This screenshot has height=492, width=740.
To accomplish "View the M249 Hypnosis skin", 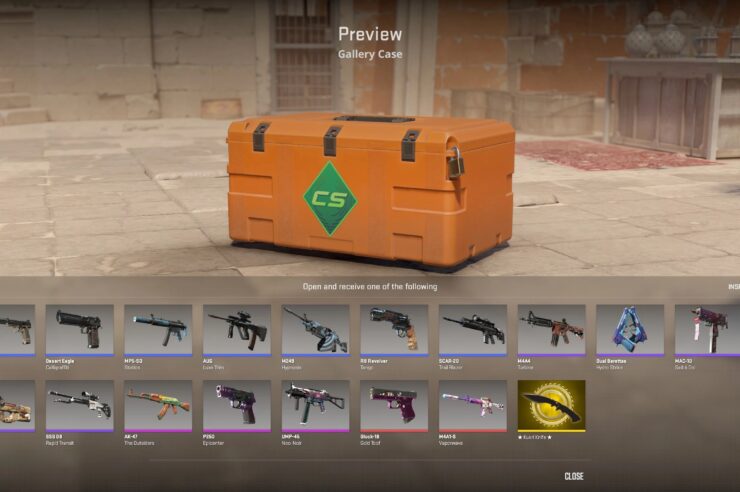I will pos(315,330).
